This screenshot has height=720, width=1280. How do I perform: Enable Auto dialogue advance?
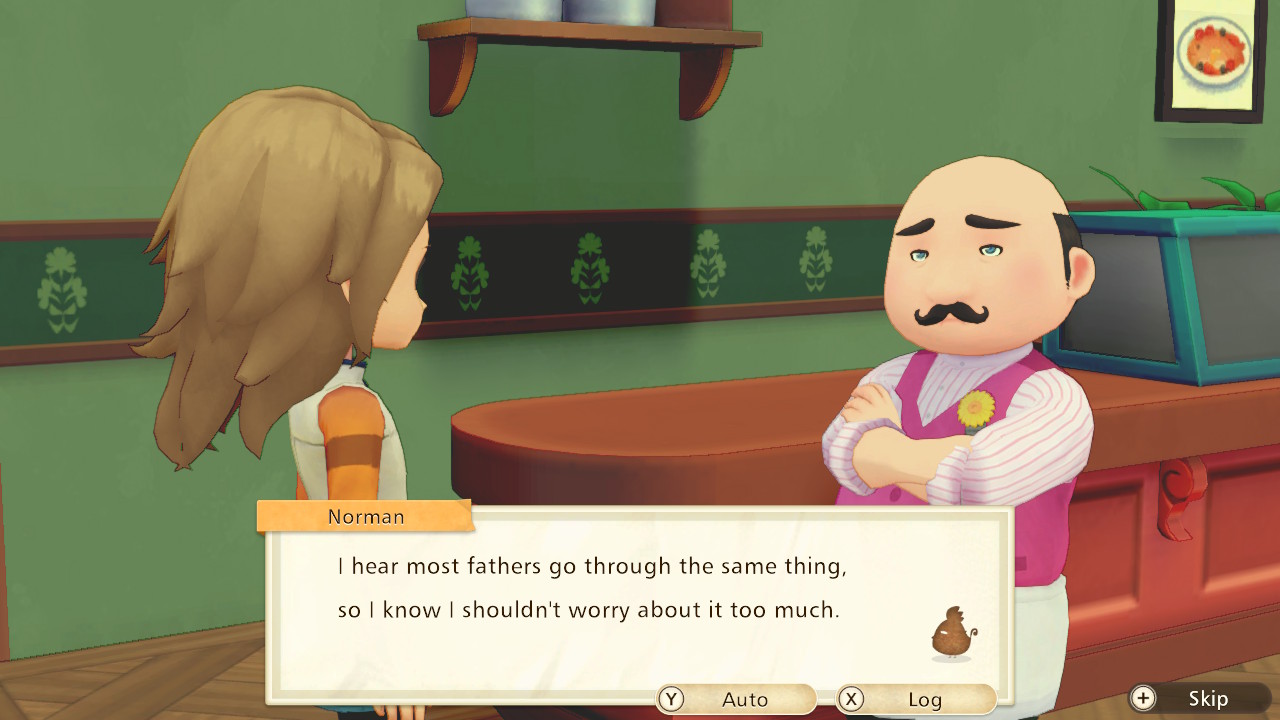(736, 699)
